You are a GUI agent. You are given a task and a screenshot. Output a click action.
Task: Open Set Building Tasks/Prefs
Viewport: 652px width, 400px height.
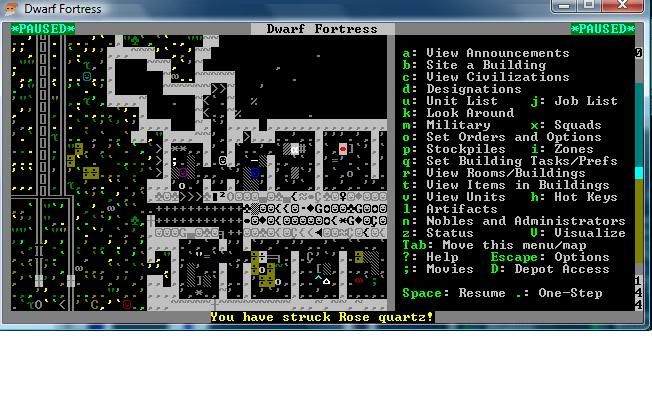click(x=521, y=161)
